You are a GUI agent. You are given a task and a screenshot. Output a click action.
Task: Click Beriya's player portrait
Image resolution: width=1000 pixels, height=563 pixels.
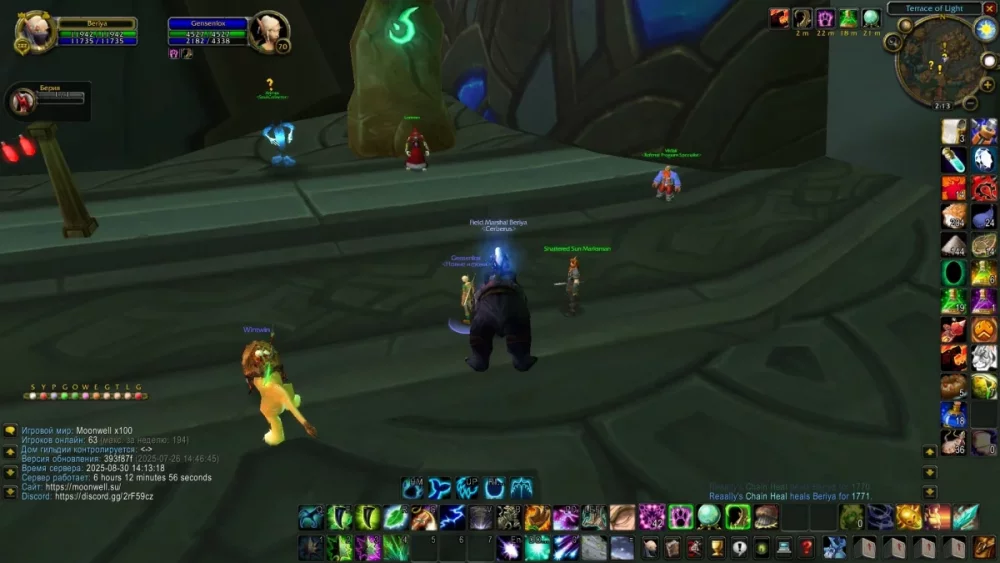tap(34, 32)
